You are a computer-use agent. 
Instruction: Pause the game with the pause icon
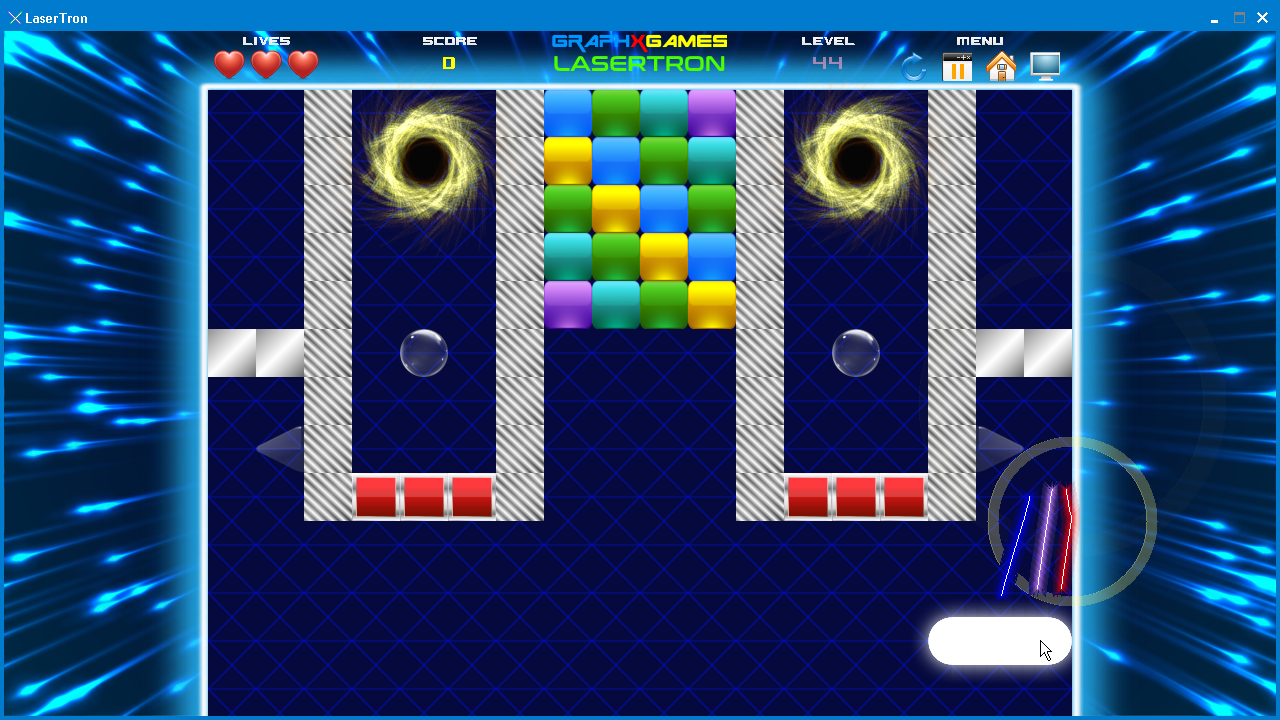point(957,67)
